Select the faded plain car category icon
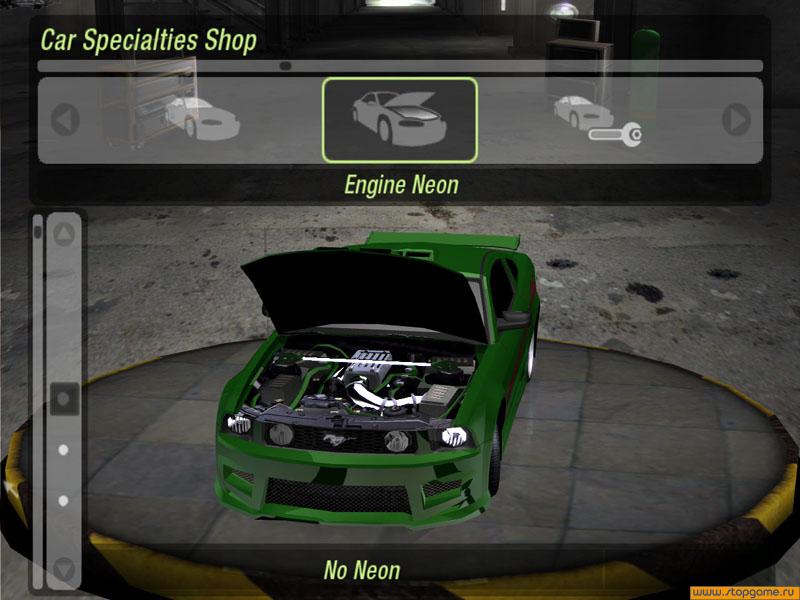This screenshot has width=800, height=600. [x=201, y=117]
